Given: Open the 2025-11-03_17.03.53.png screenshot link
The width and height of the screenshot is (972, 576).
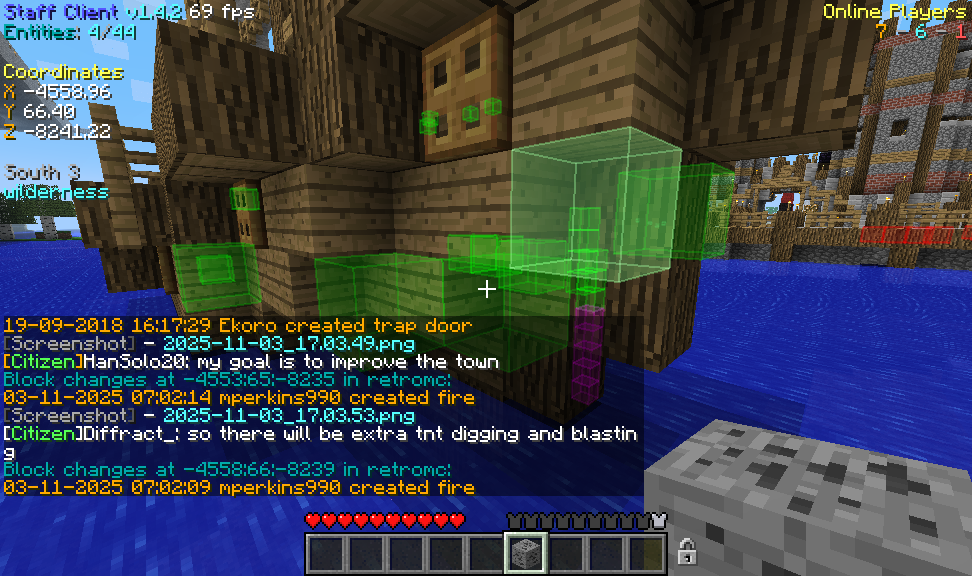Looking at the screenshot, I should (x=289, y=415).
